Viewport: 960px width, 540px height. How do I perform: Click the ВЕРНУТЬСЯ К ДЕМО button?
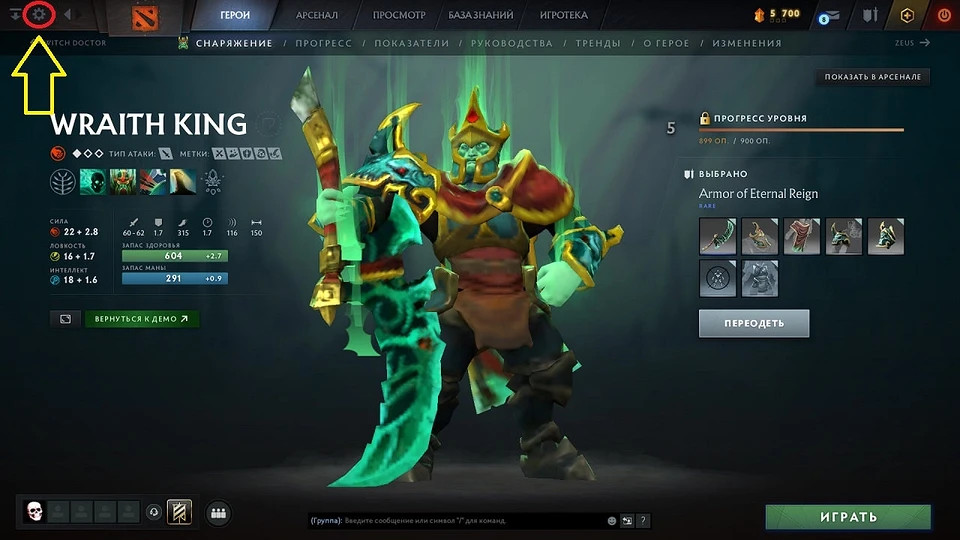coord(142,319)
